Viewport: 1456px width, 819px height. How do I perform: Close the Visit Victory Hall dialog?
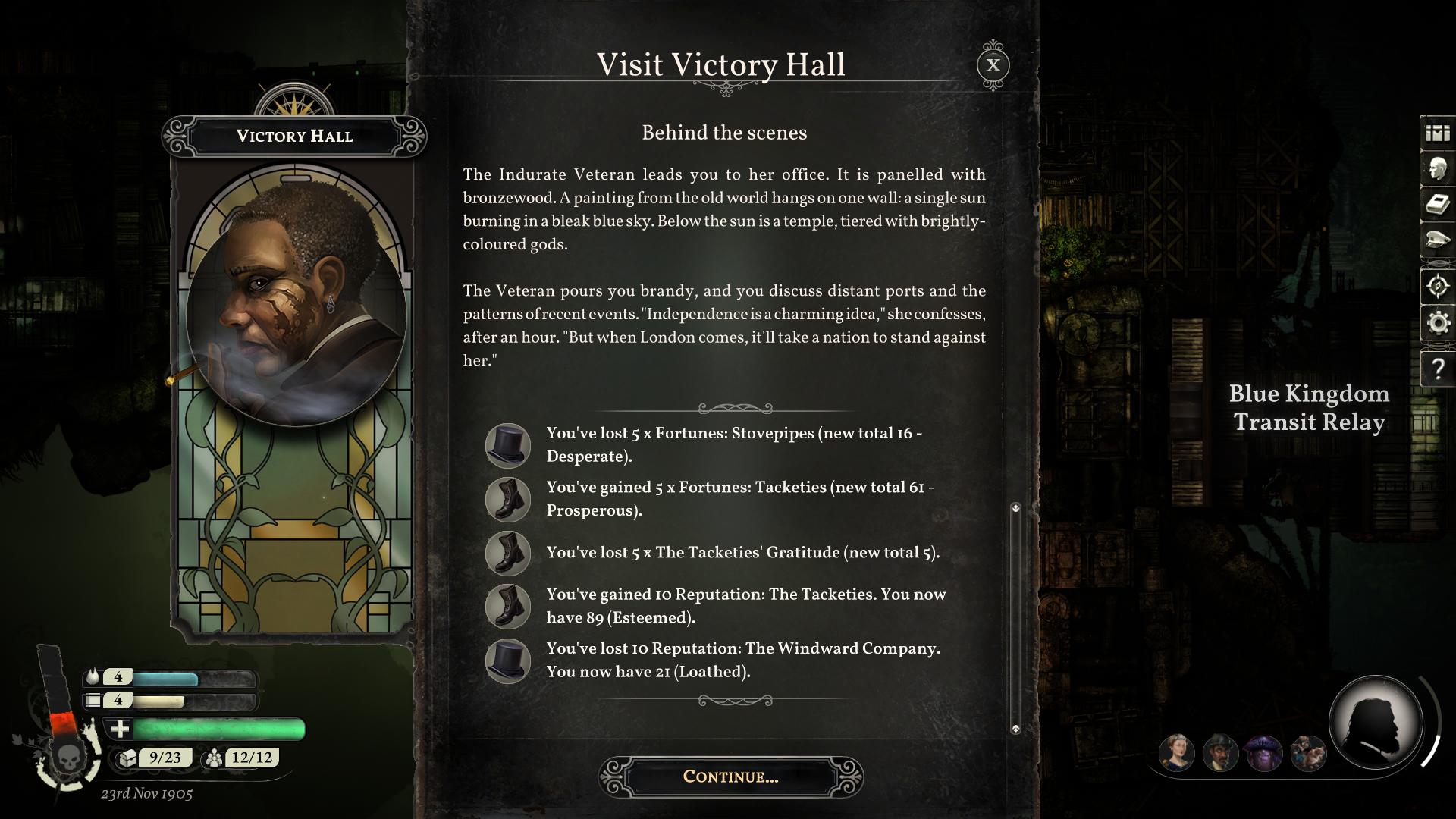coord(993,65)
